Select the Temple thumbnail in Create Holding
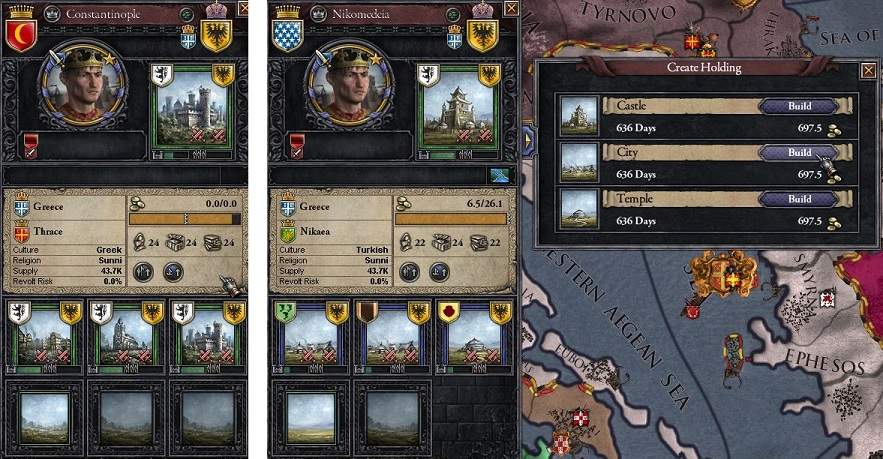This screenshot has width=883, height=459. [580, 206]
